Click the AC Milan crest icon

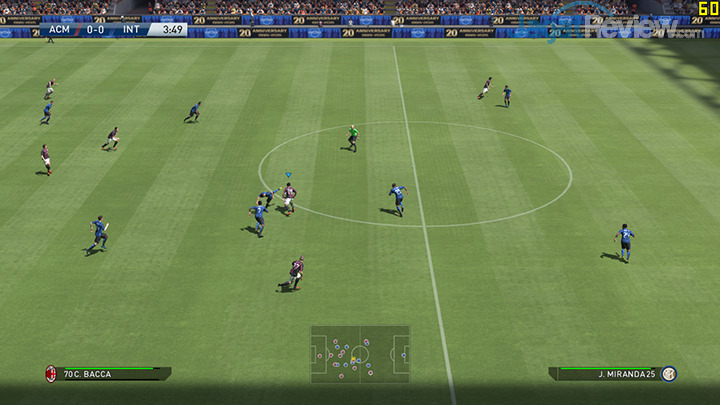pos(49,374)
